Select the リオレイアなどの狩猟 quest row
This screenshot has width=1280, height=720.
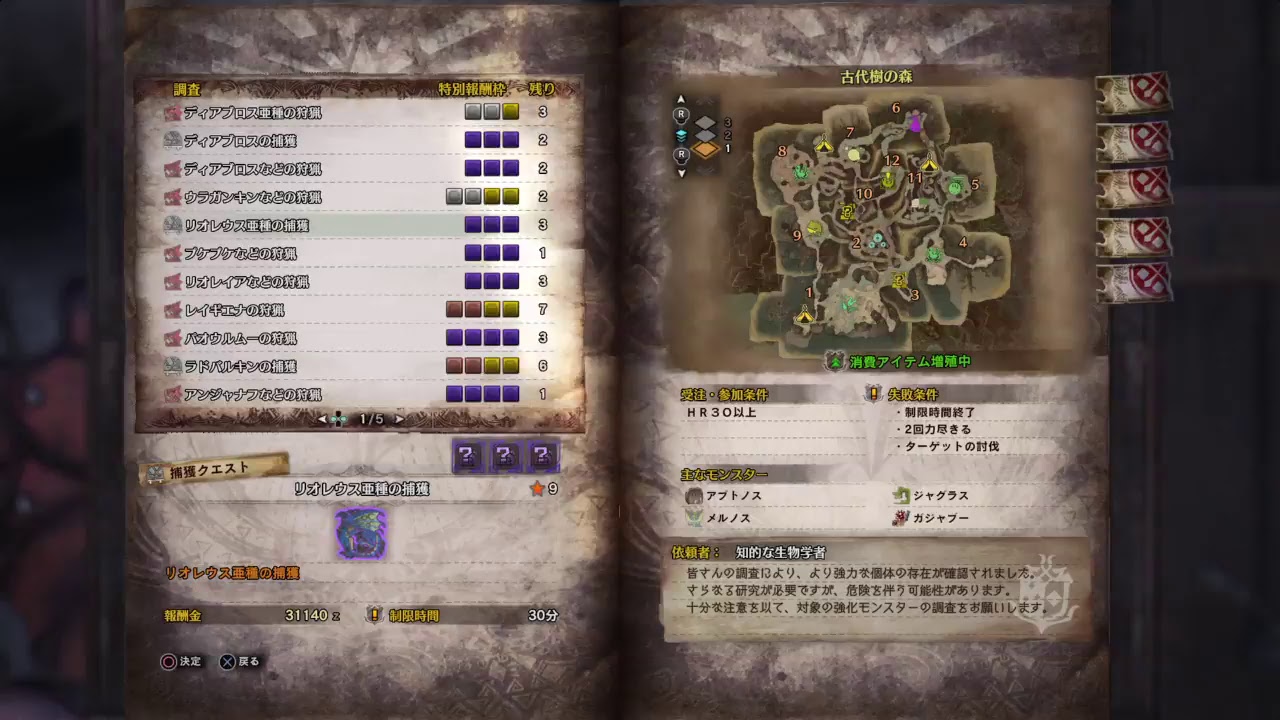[246, 282]
